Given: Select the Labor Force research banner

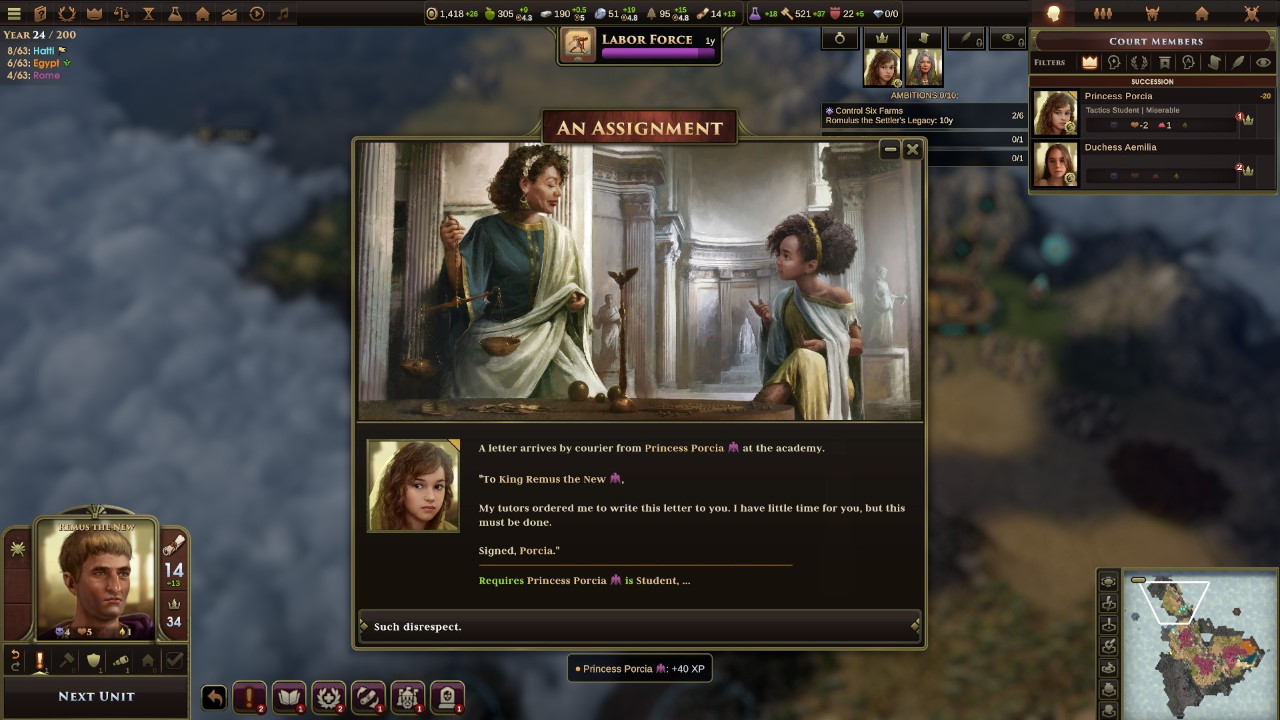Looking at the screenshot, I should point(640,45).
